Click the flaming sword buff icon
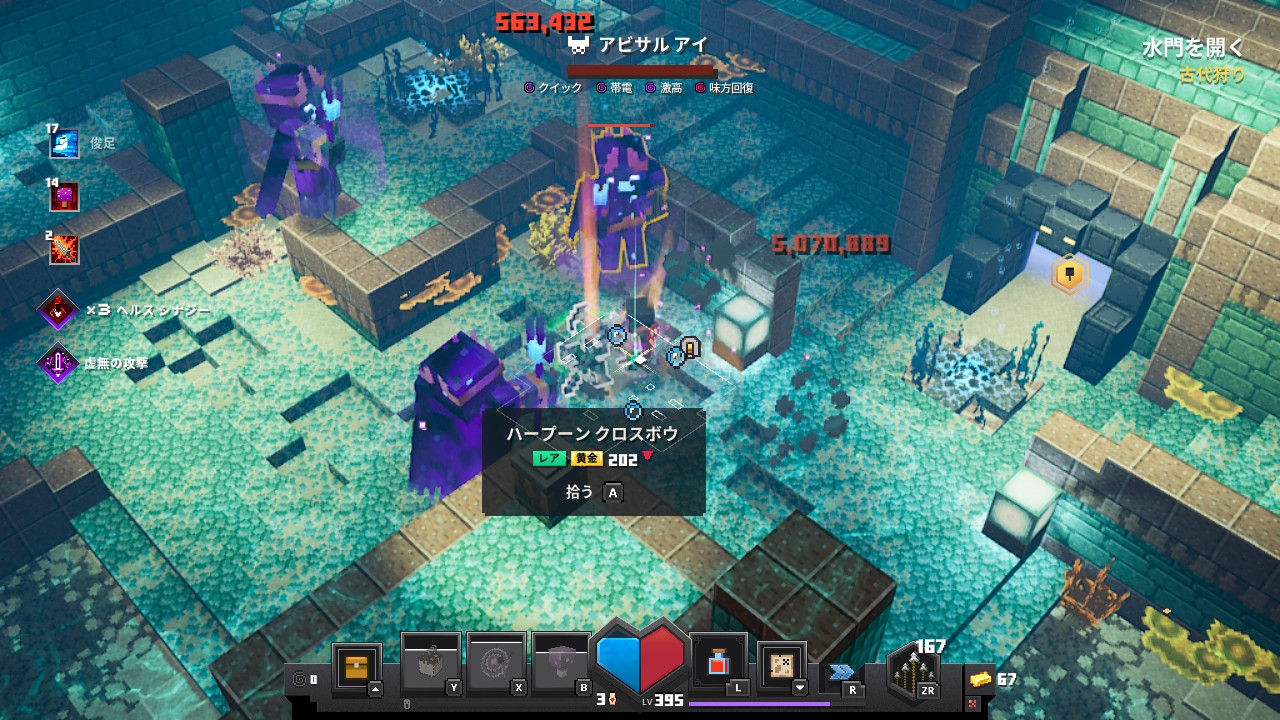Viewport: 1280px width, 720px height. point(64,249)
